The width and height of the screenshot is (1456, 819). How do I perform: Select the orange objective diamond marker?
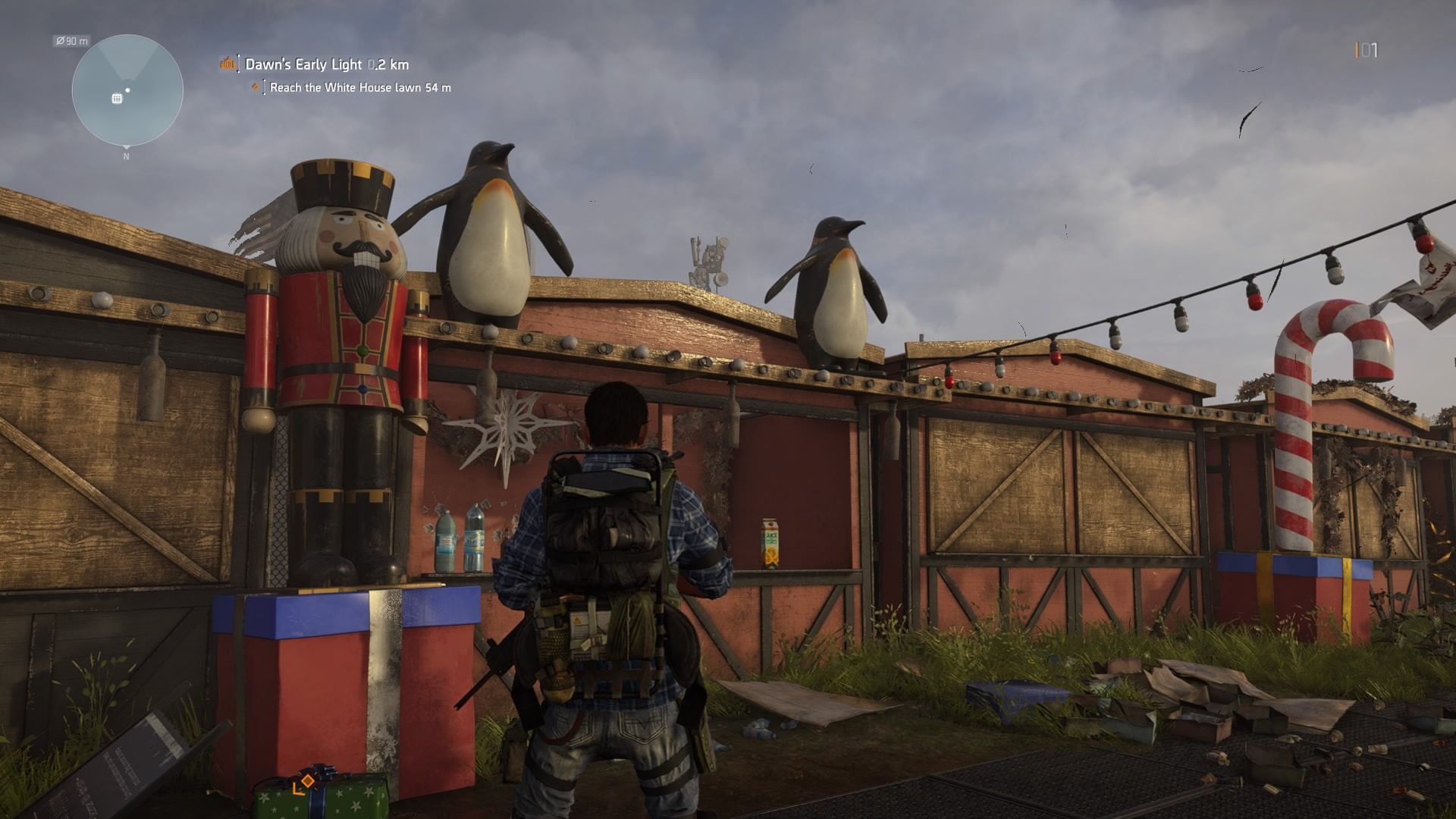[256, 86]
